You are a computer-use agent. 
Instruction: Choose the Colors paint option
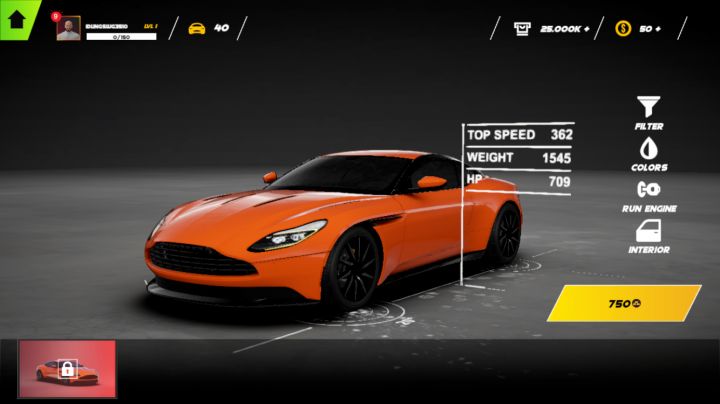click(x=649, y=152)
